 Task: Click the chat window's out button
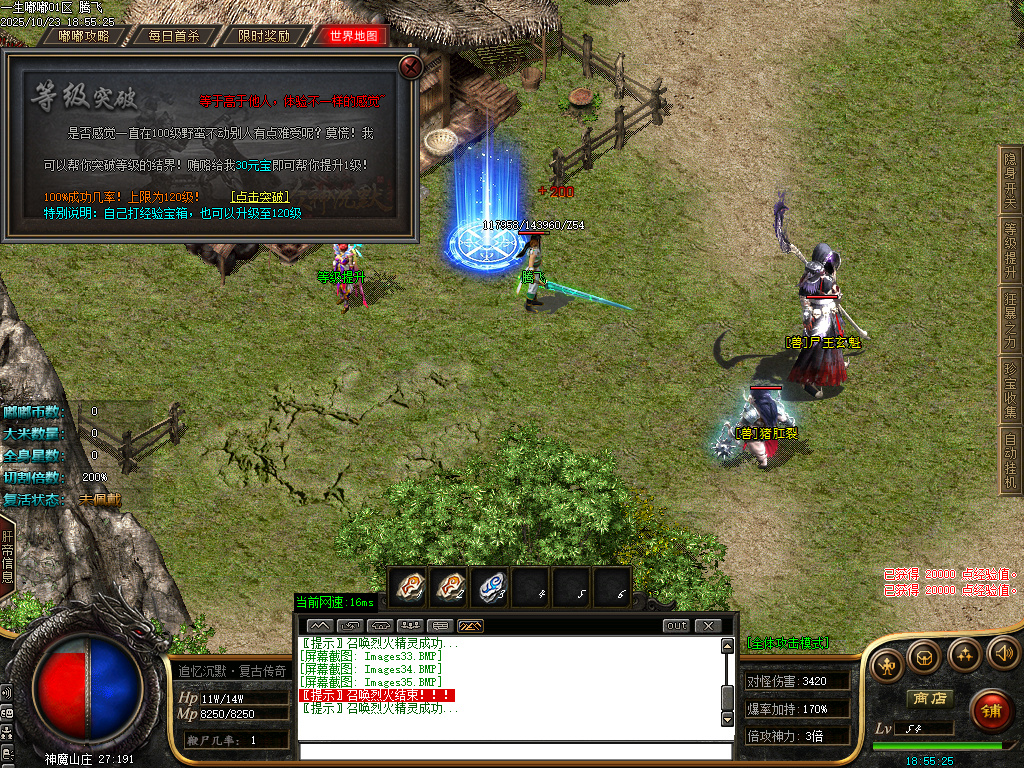tap(677, 626)
